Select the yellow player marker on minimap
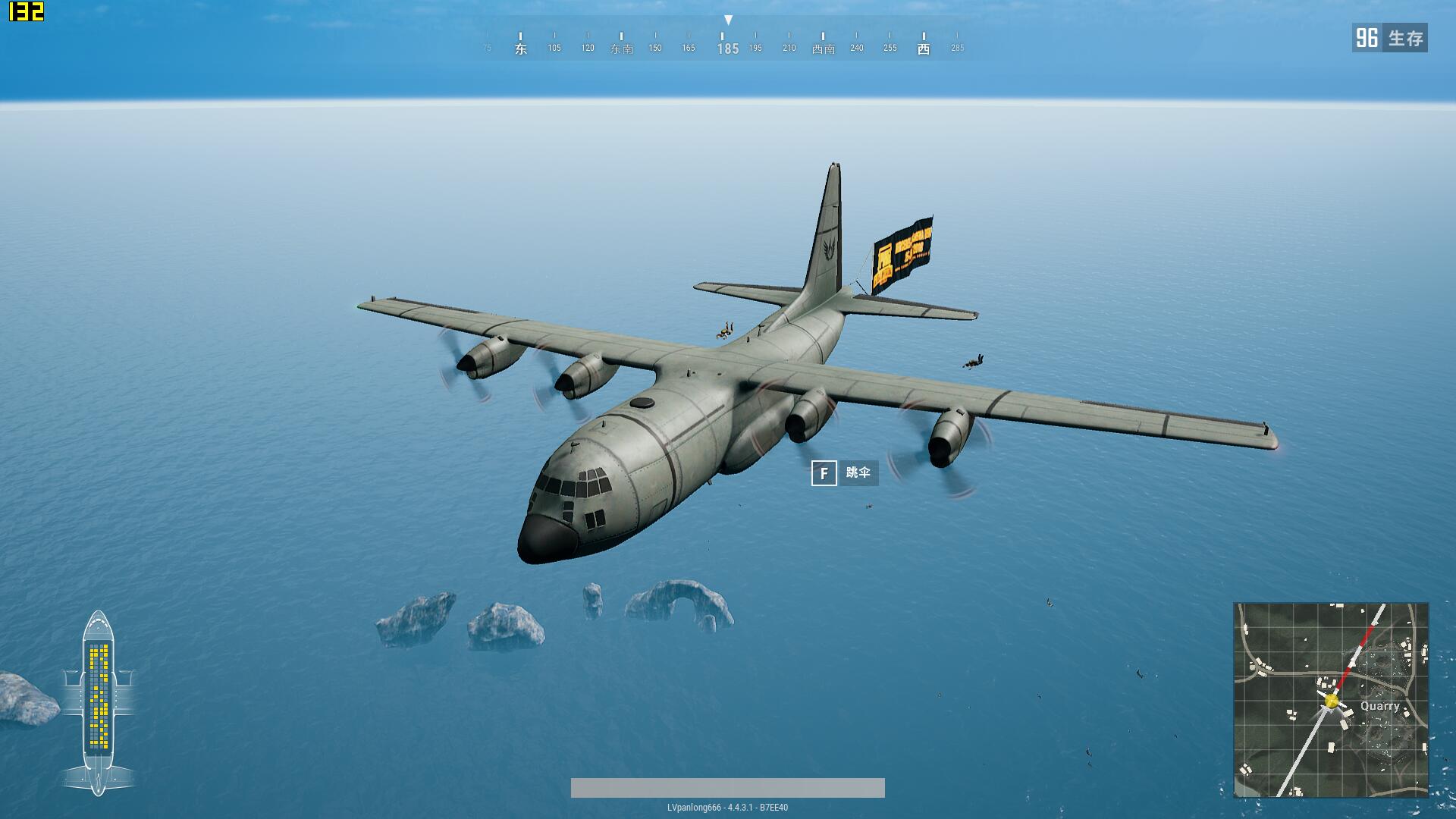The height and width of the screenshot is (819, 1456). pyautogui.click(x=1332, y=701)
